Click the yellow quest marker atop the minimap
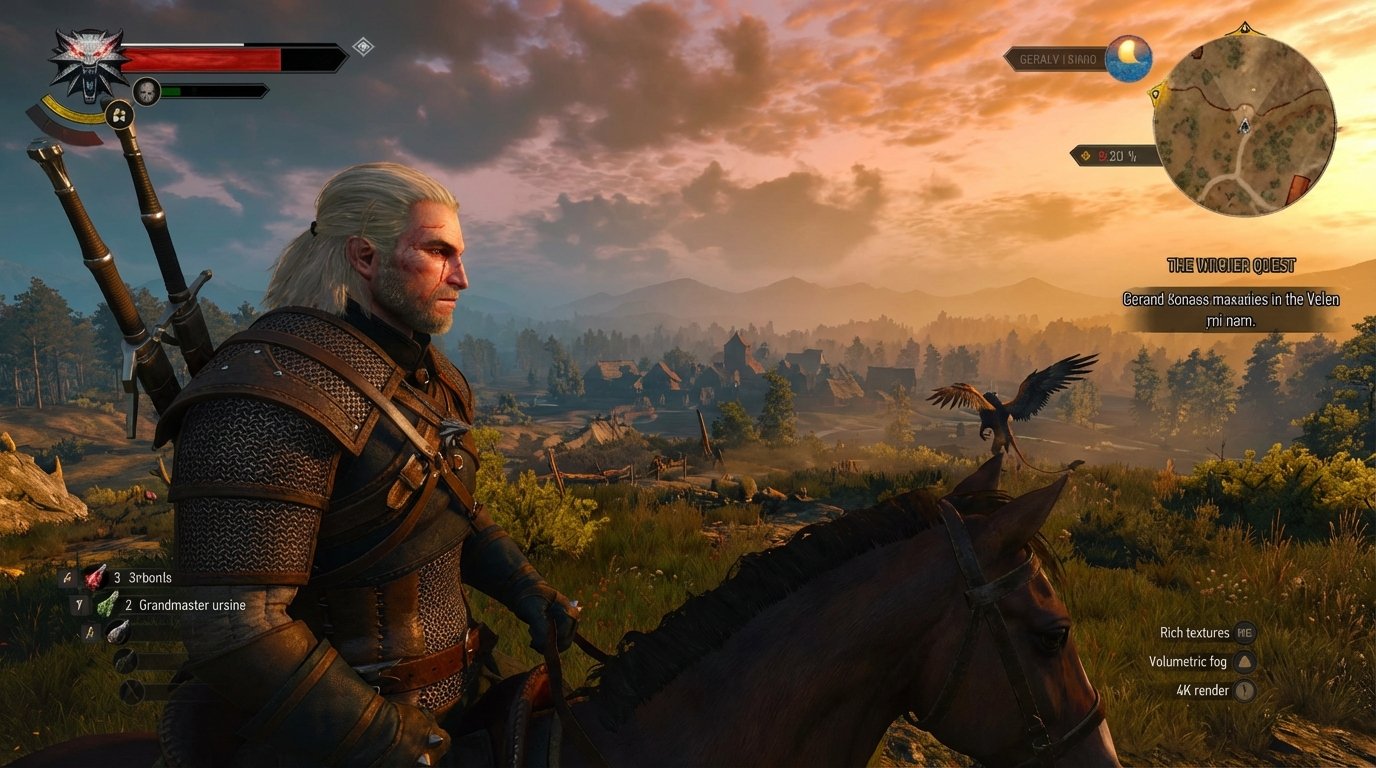1376x768 pixels. point(1244,28)
